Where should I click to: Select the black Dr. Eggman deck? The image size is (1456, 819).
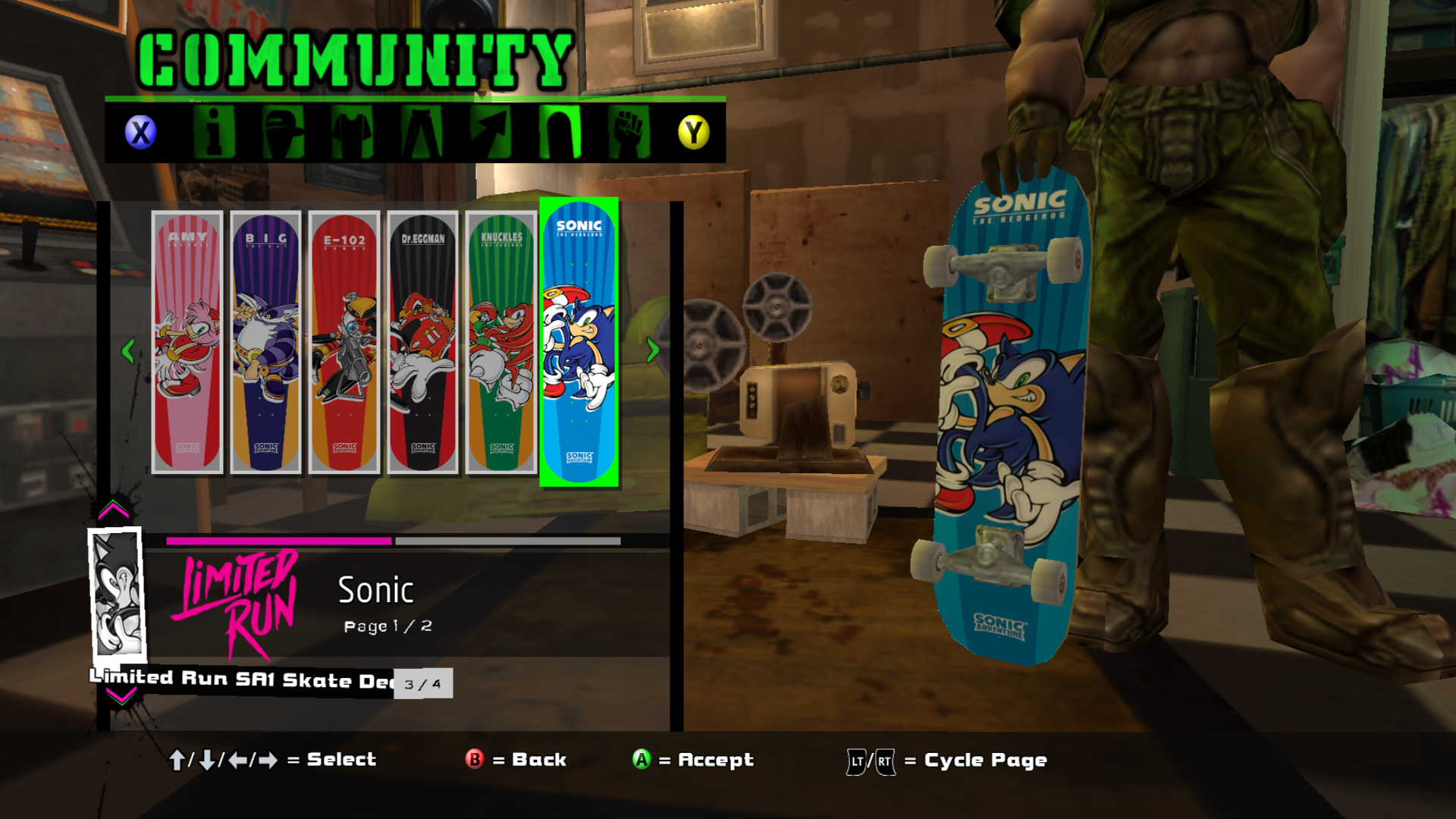coord(422,342)
